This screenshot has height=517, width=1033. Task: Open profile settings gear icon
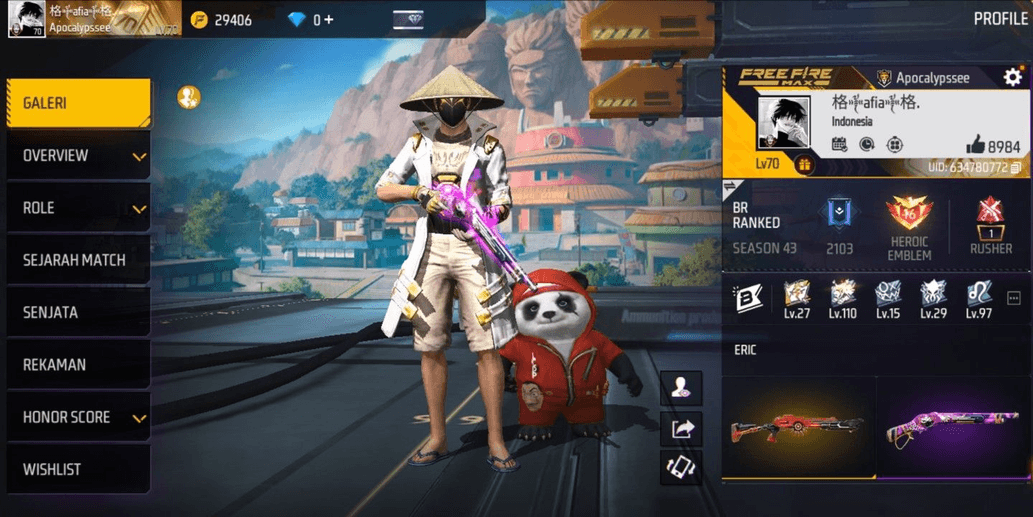(x=1012, y=78)
